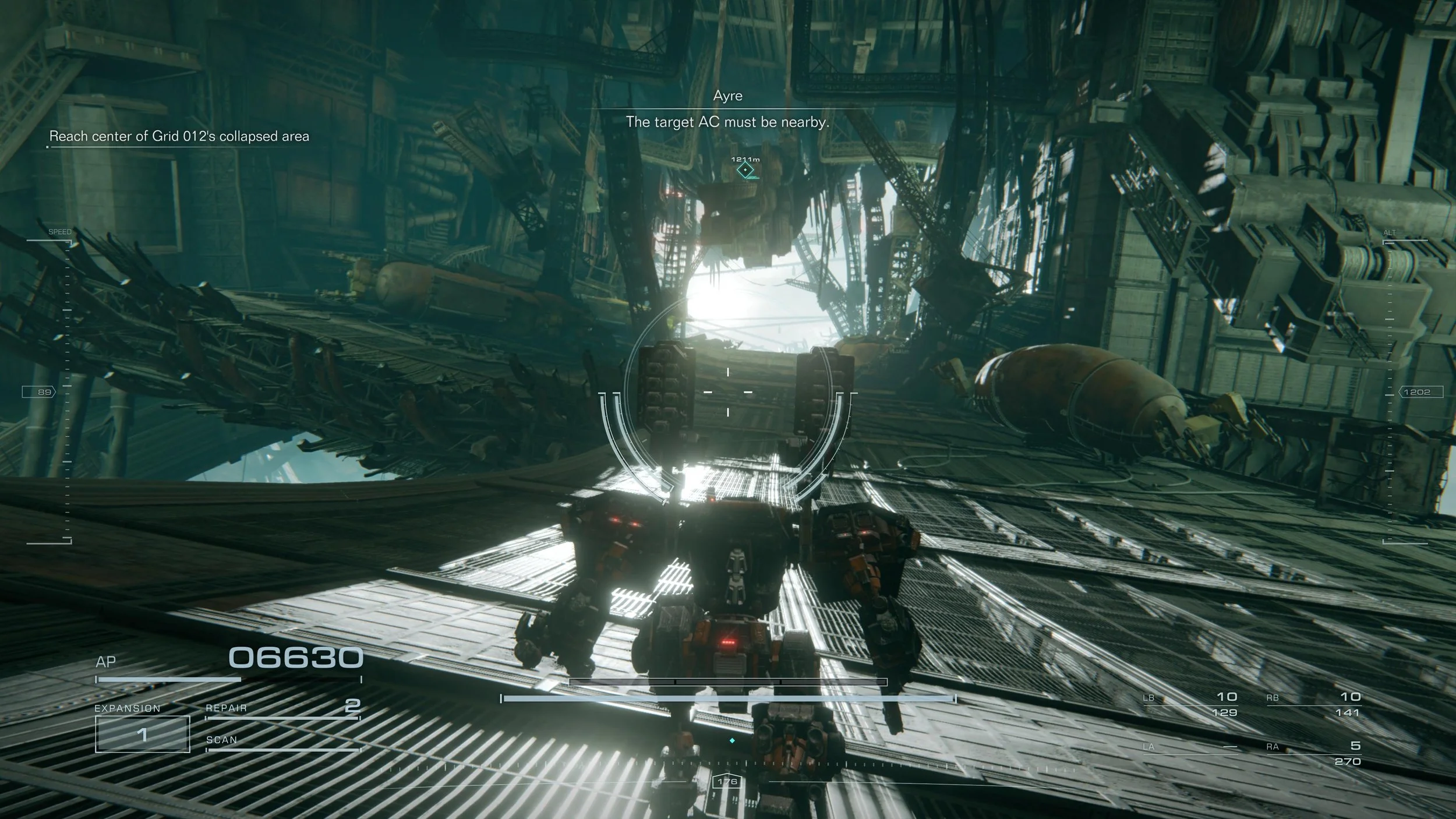This screenshot has width=1456, height=819.
Task: Activate the Expansion slot box
Action: (x=142, y=733)
